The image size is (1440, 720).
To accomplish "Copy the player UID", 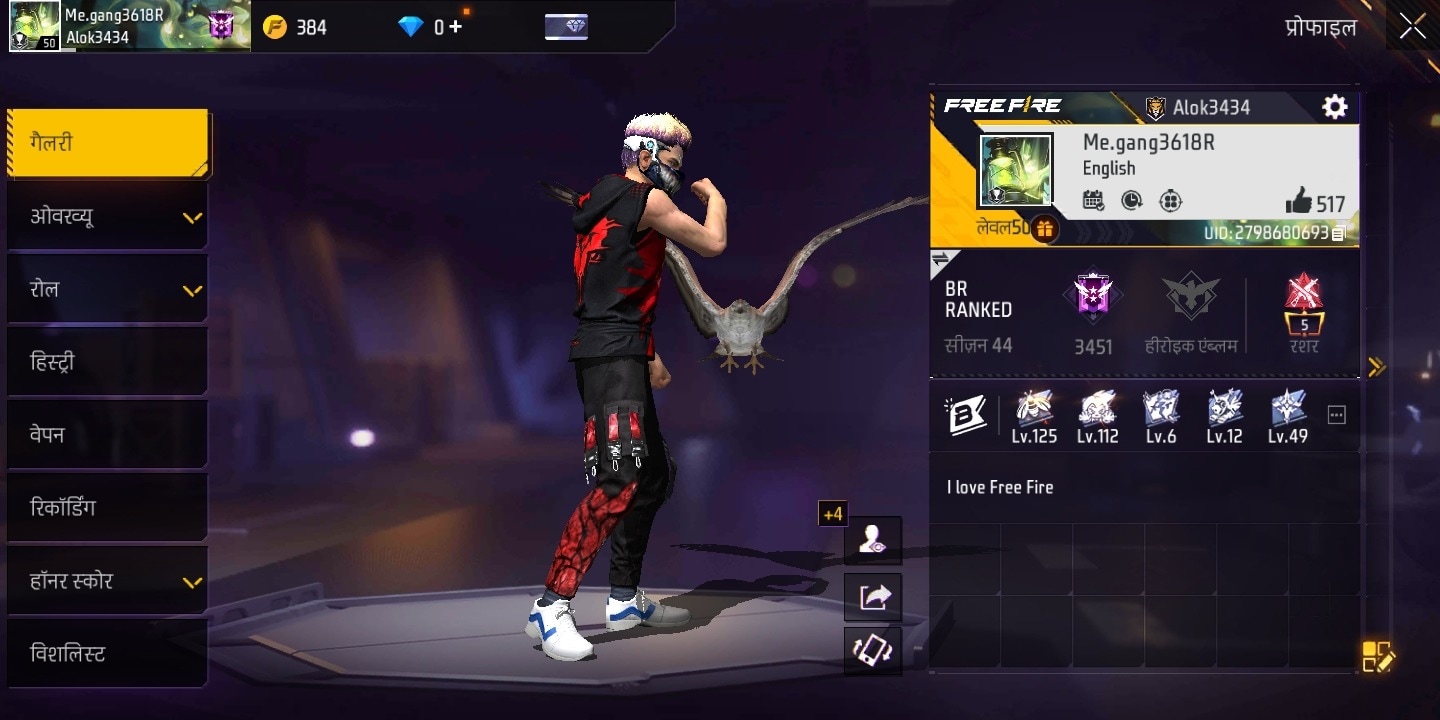I will click(1339, 233).
